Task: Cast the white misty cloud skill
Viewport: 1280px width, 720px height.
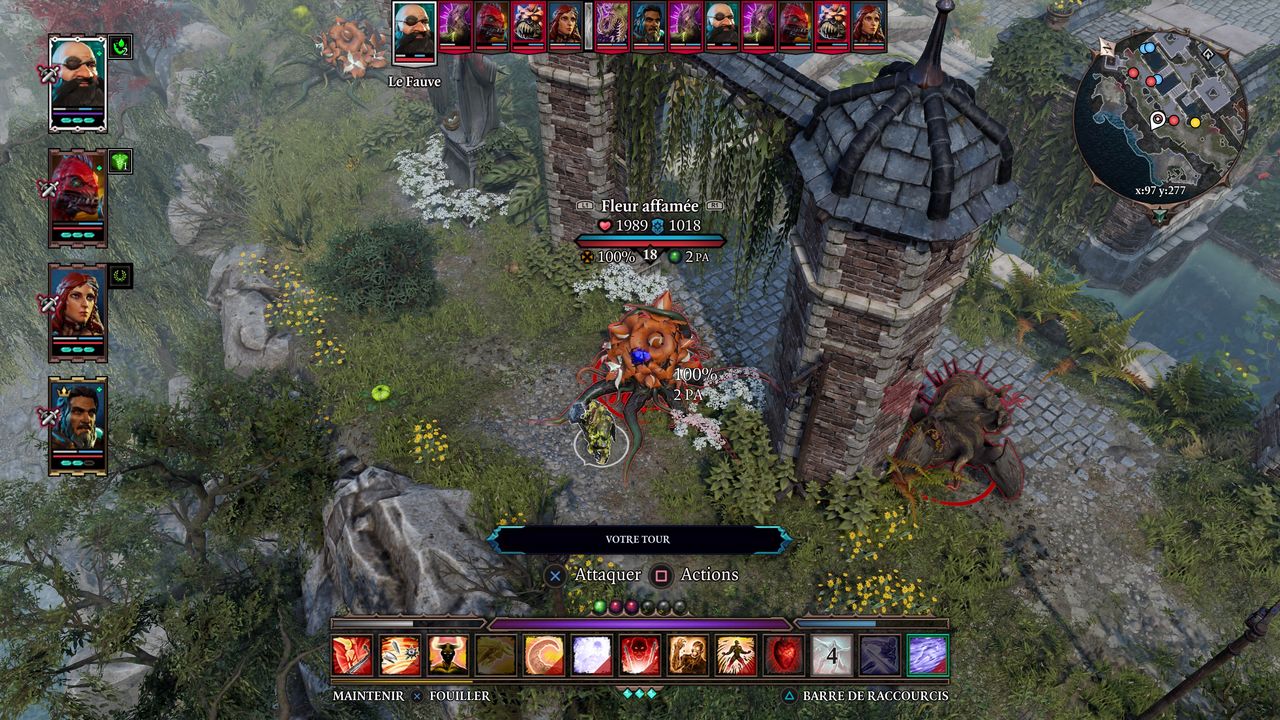Action: click(x=592, y=655)
